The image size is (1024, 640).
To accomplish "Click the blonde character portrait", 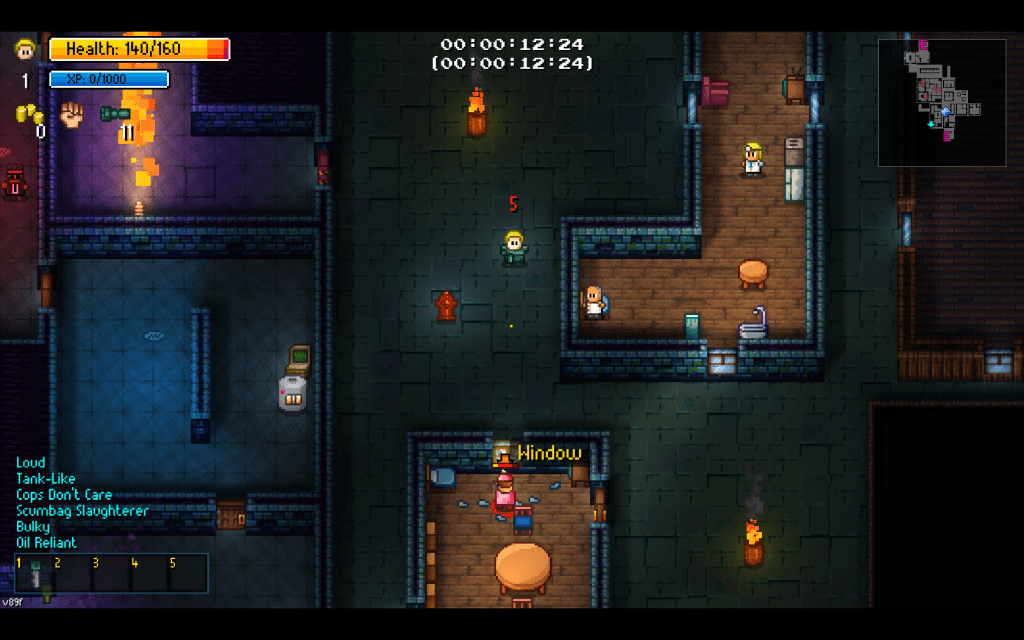I will pyautogui.click(x=25, y=49).
